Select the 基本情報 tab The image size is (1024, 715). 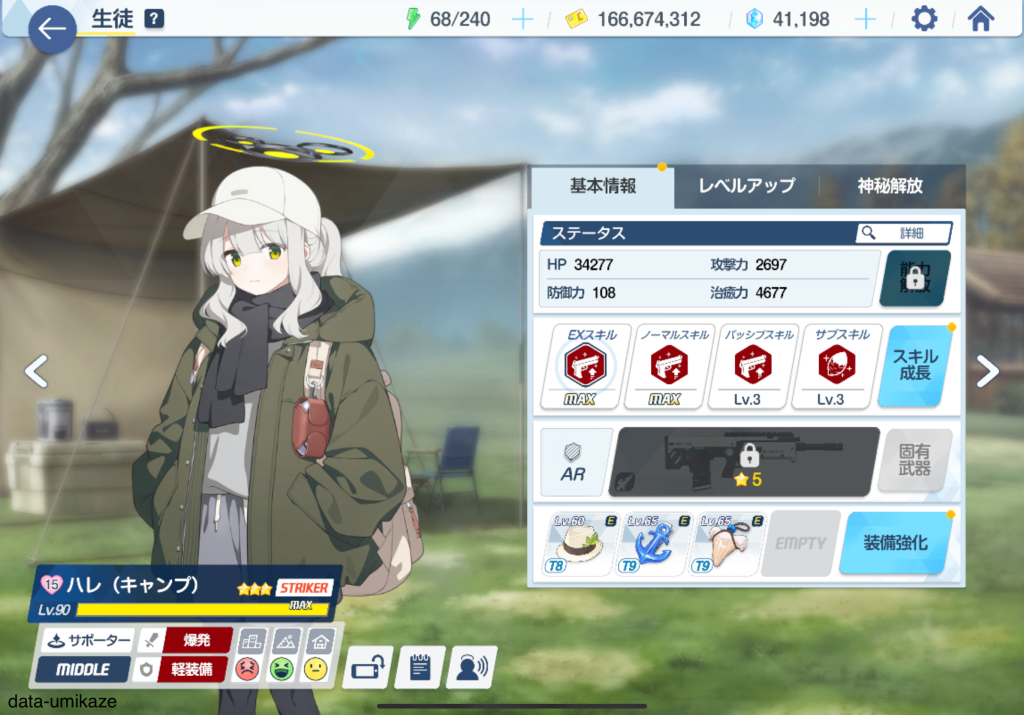pyautogui.click(x=602, y=186)
